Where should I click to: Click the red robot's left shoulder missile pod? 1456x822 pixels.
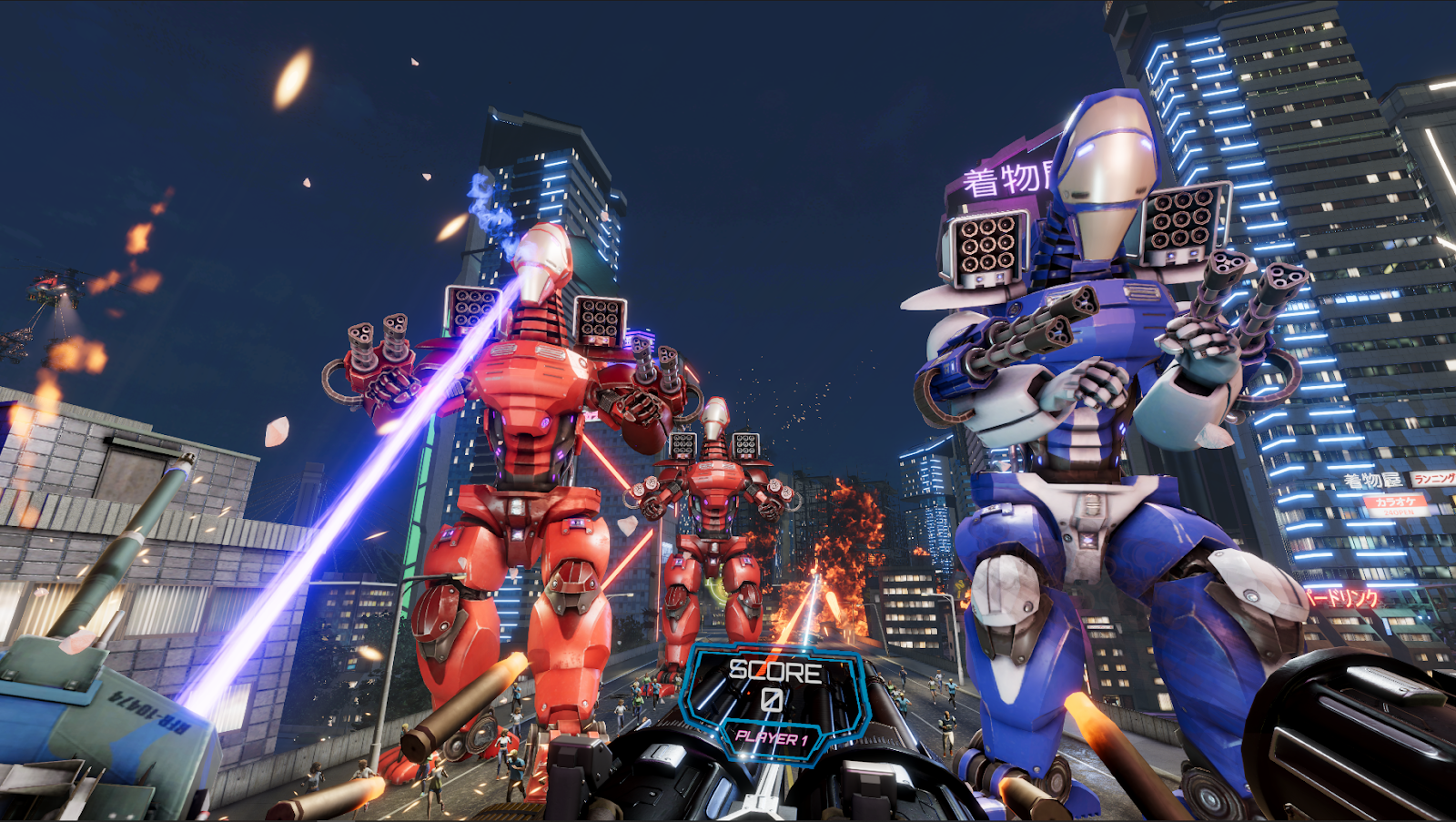pos(473,310)
